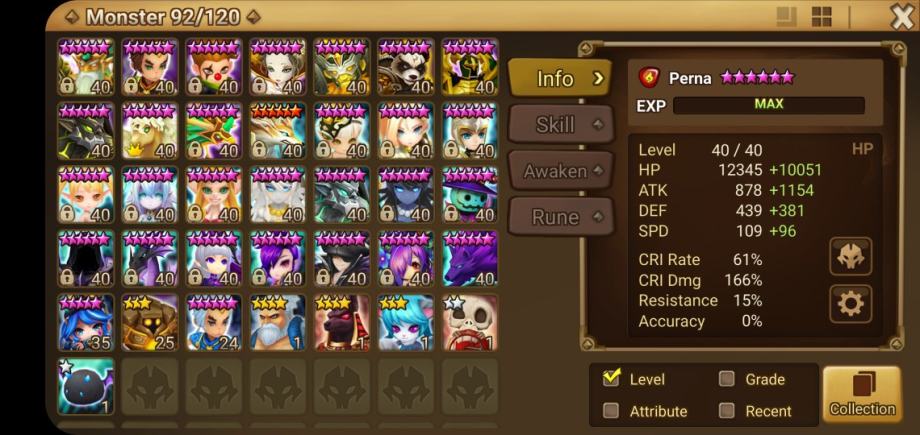Untick the Level sort checkbox
The image size is (920, 435).
point(611,379)
